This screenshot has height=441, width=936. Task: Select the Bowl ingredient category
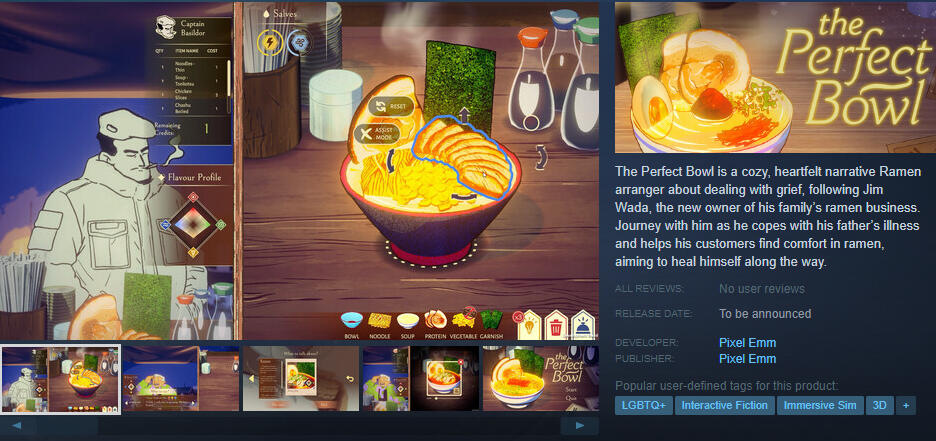tap(352, 322)
